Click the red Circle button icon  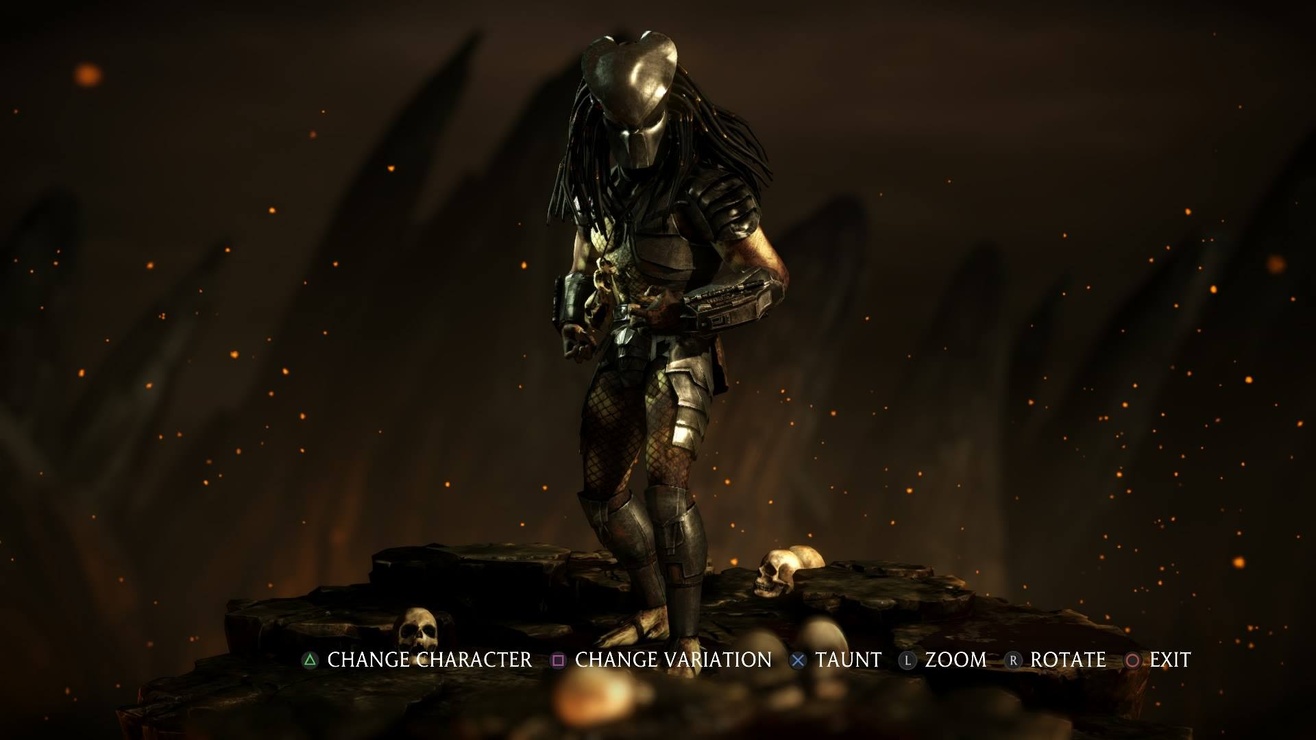click(1133, 660)
